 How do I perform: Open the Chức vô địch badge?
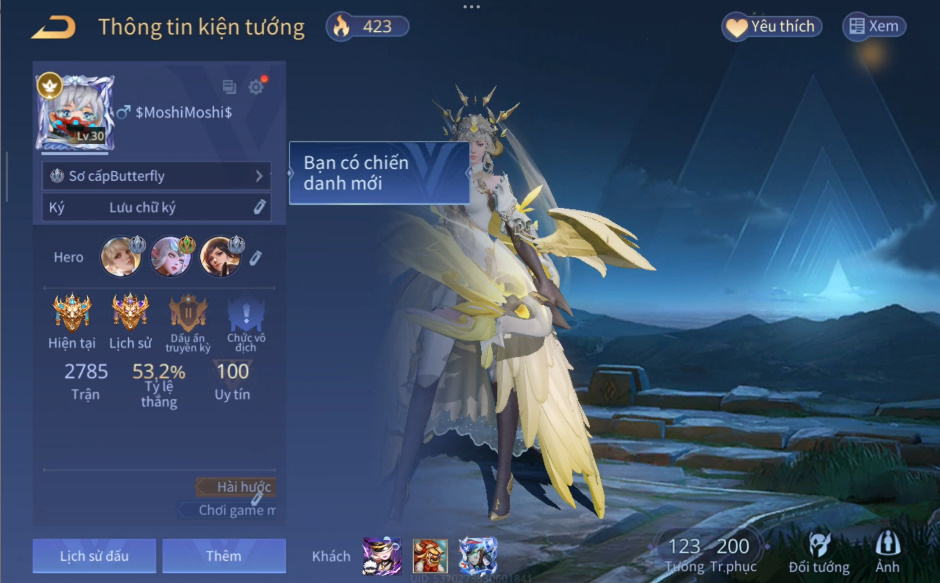point(246,314)
